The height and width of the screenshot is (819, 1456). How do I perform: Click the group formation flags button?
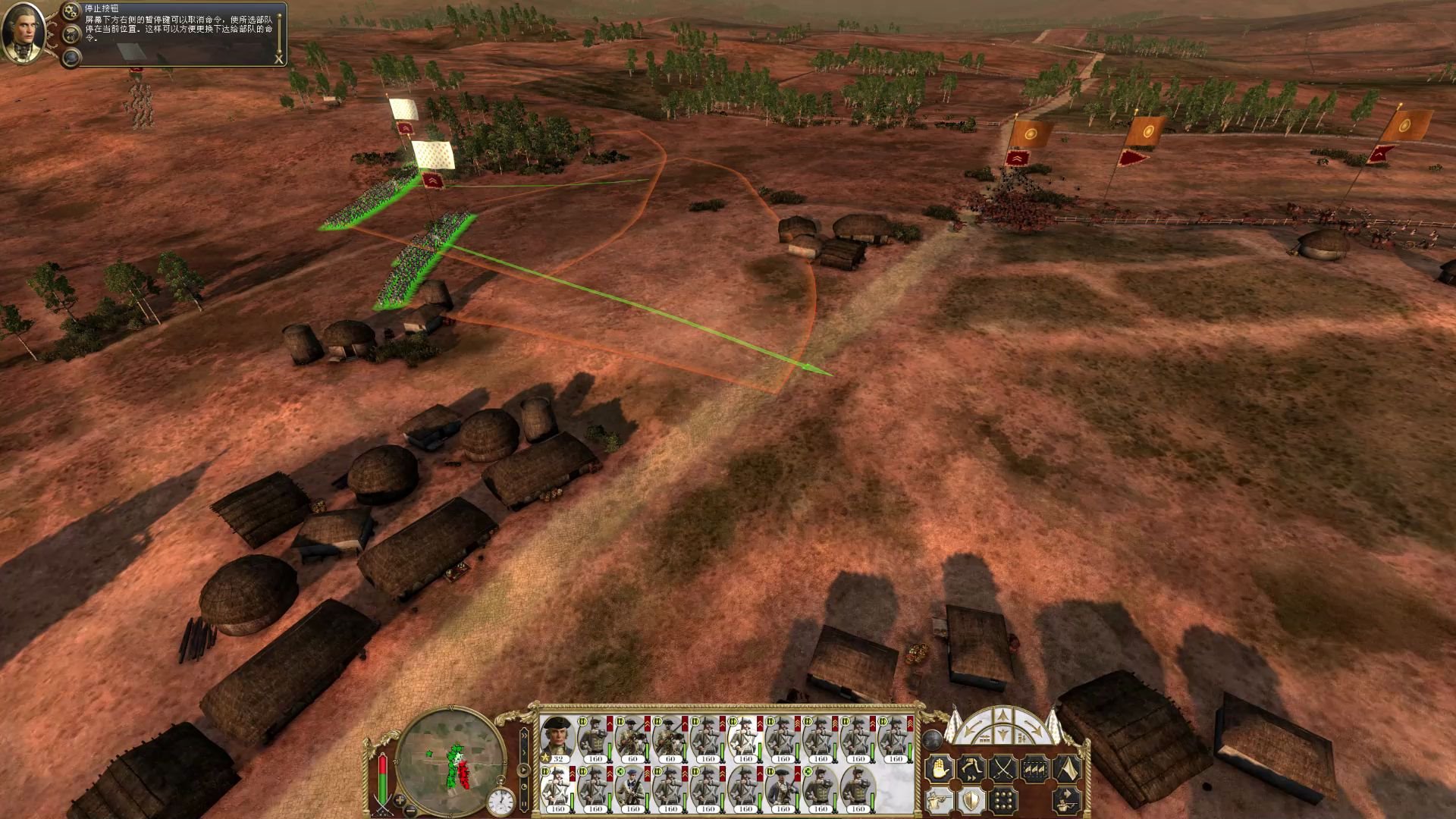coord(1035,769)
